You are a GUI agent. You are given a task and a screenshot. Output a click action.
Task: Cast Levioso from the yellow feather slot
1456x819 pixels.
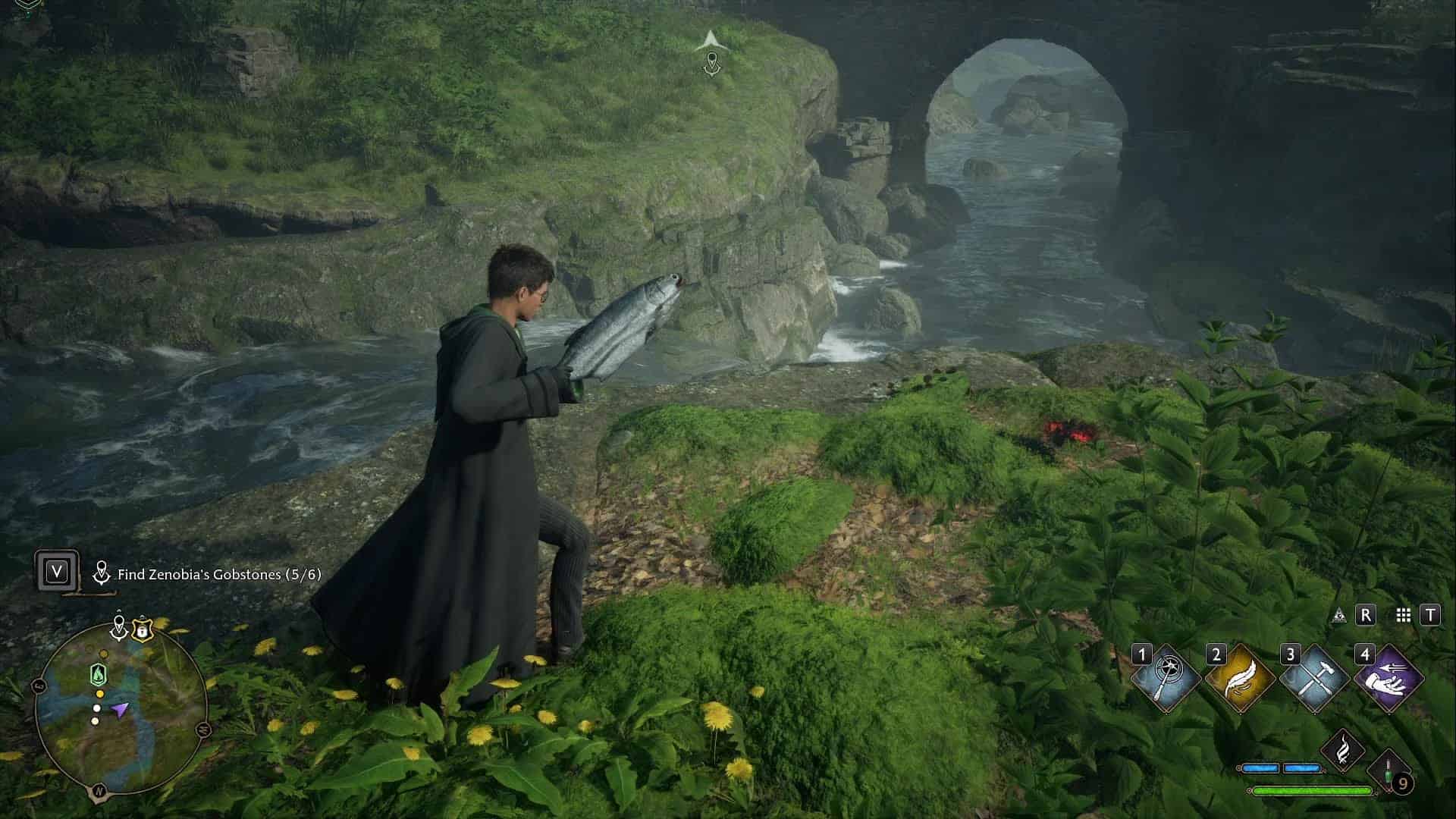click(1240, 678)
